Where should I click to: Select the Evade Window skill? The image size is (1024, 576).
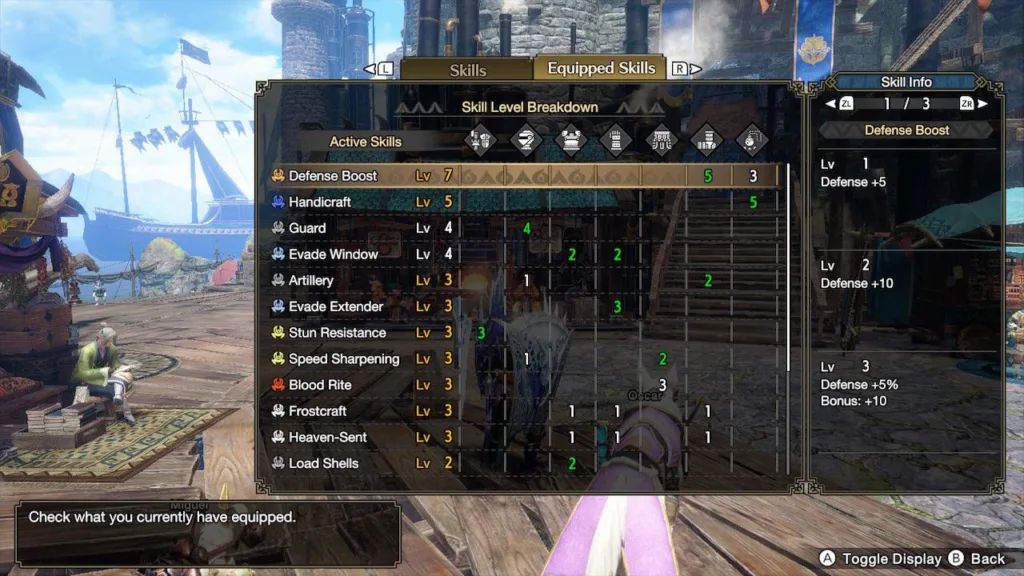(333, 254)
